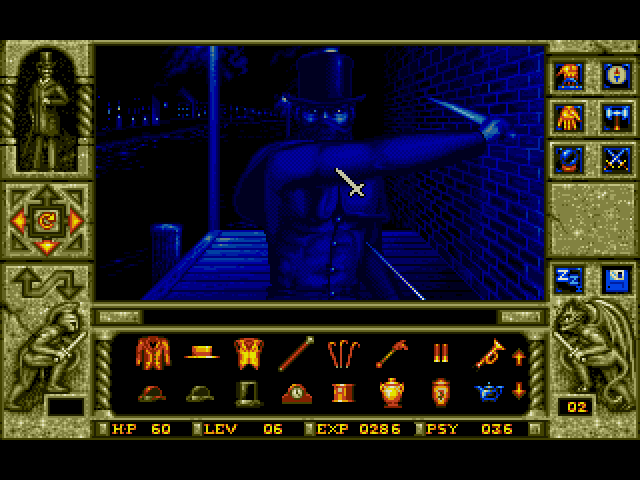The width and height of the screenshot is (640, 480).
Task: Open the compass icon
Action: [x=613, y=74]
